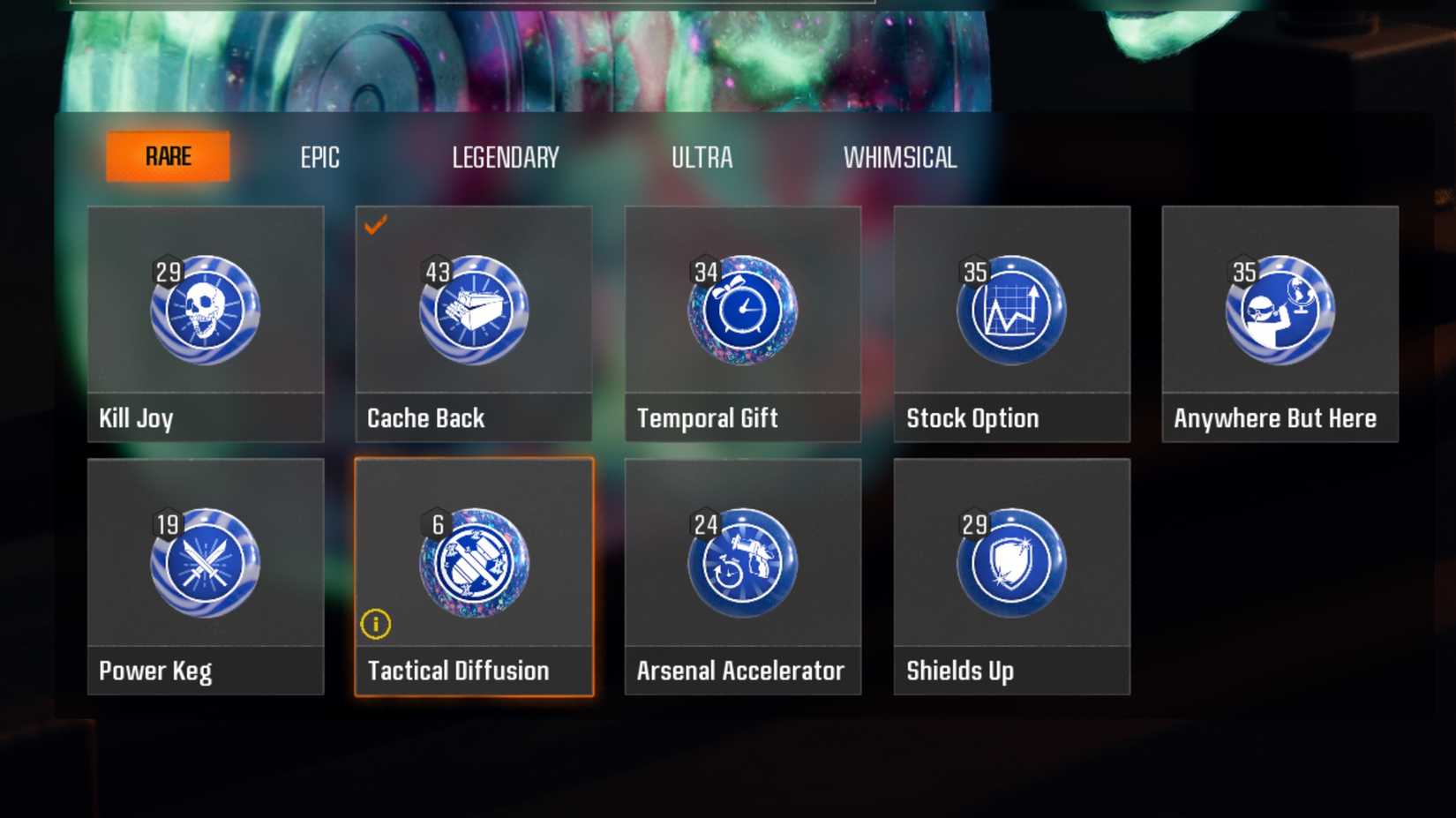Switch to the EPIC elixirs tab
1456x818 pixels.
319,157
